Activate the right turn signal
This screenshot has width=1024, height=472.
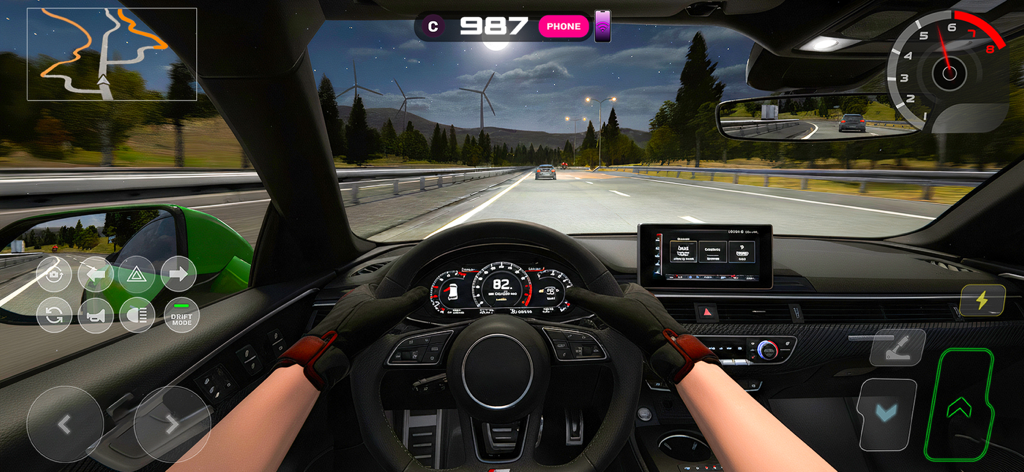pyautogui.click(x=179, y=274)
